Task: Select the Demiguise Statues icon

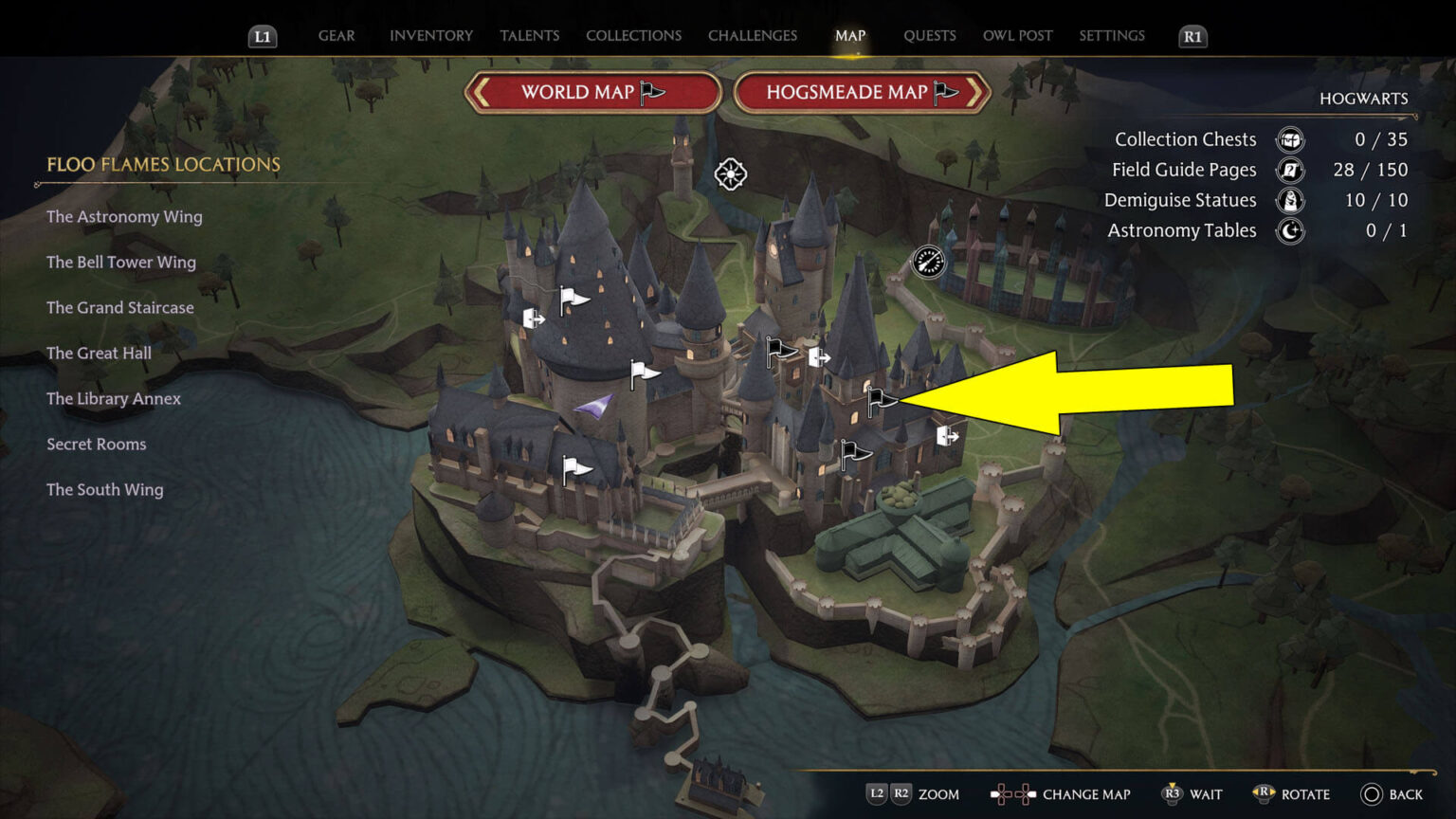Action: 1289,200
